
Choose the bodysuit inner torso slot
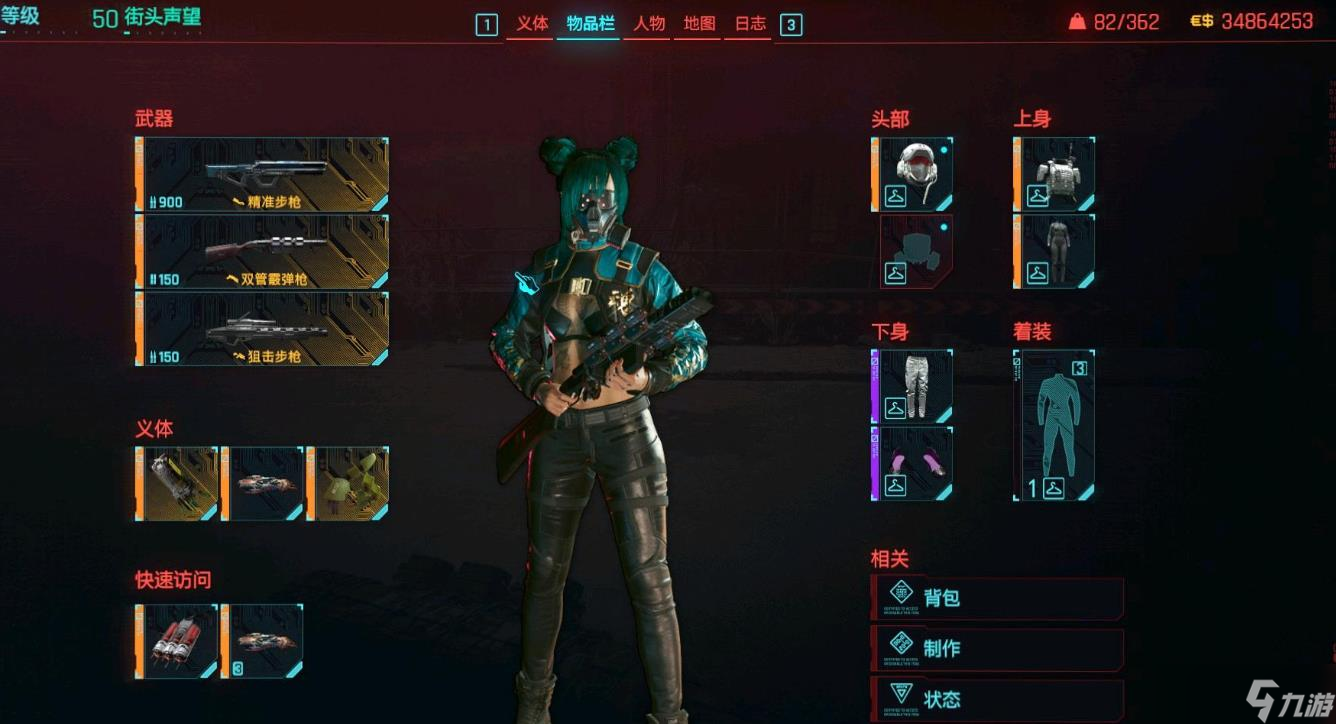tap(1055, 251)
